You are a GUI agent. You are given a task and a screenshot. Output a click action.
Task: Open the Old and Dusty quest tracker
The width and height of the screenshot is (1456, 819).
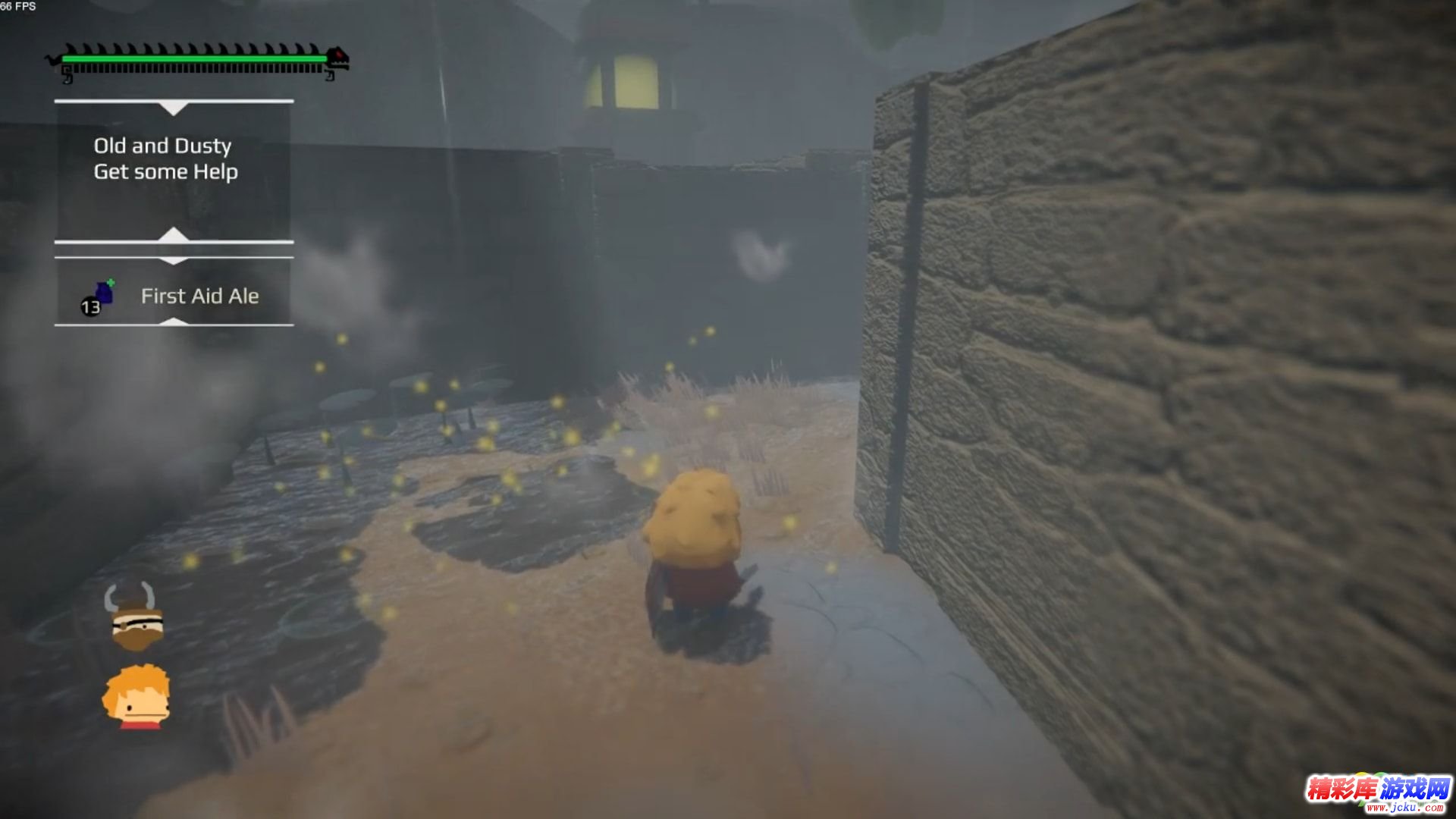(x=162, y=146)
